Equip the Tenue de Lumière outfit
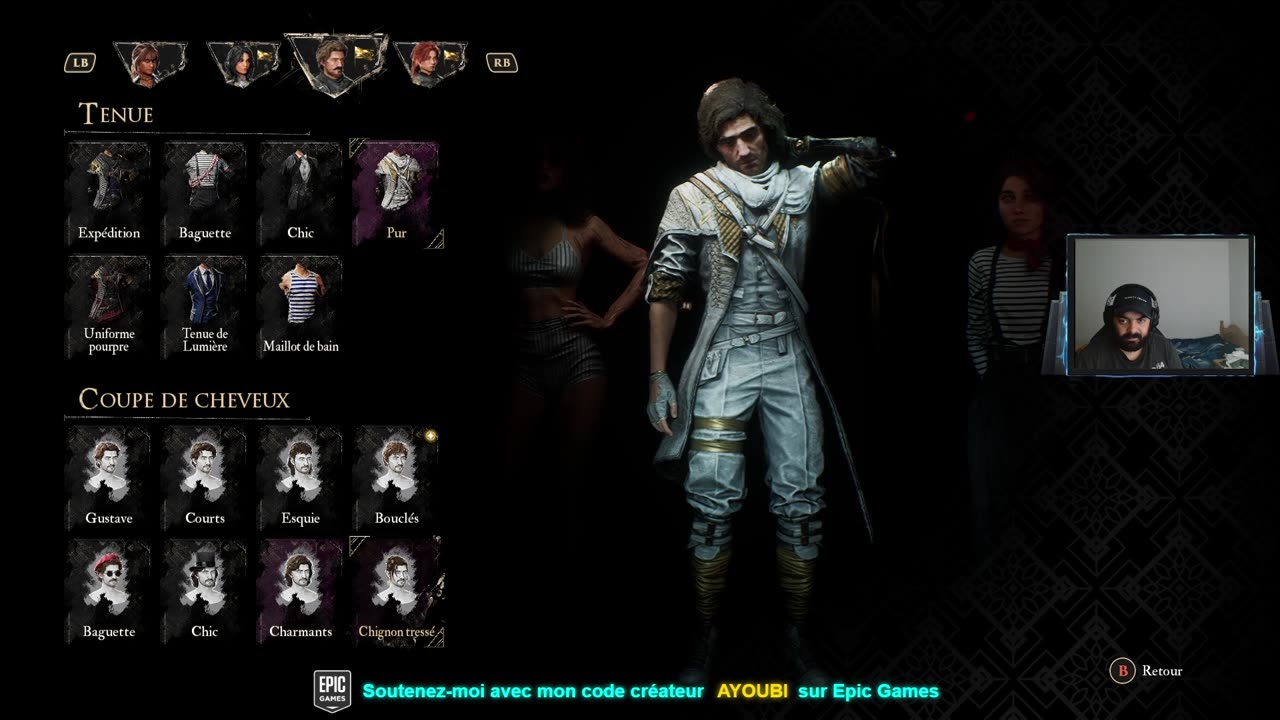1280x720 pixels. coord(205,305)
